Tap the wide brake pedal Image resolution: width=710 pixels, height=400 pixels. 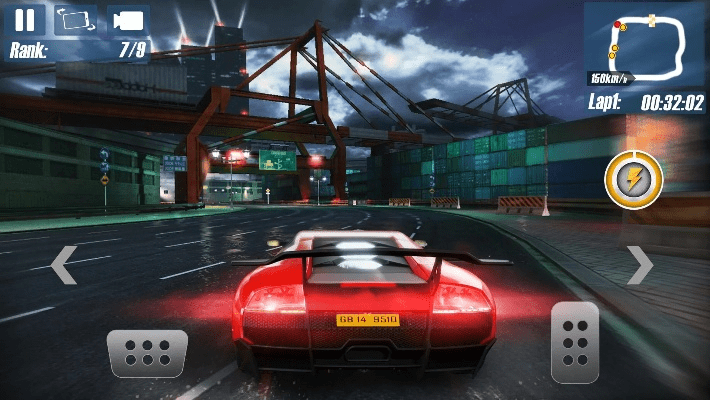point(147,353)
